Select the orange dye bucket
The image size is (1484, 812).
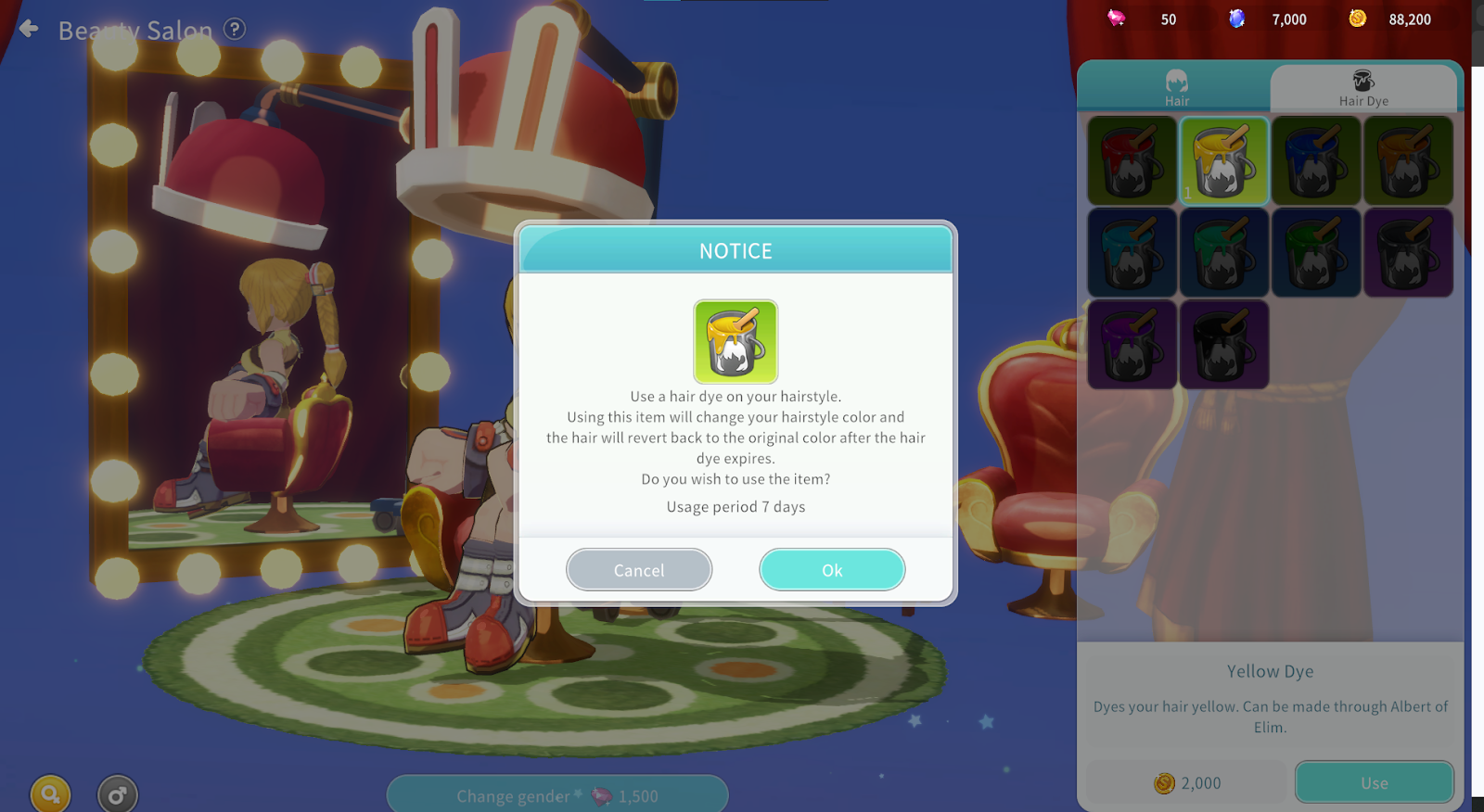pyautogui.click(x=1407, y=161)
